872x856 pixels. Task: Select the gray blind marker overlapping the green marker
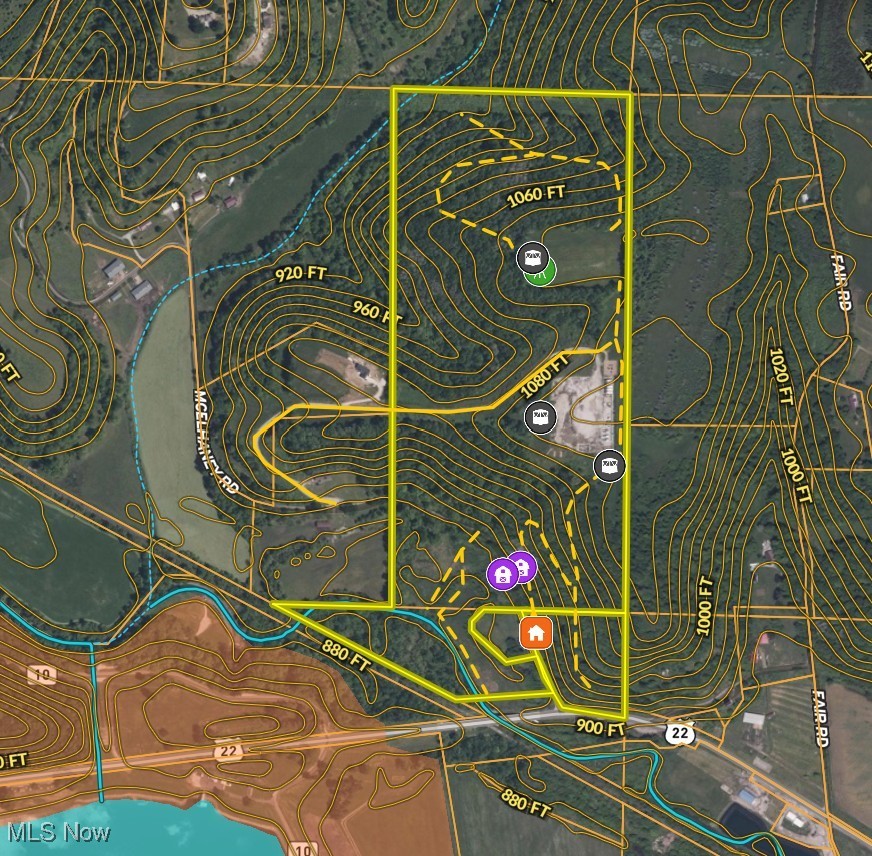tap(533, 258)
